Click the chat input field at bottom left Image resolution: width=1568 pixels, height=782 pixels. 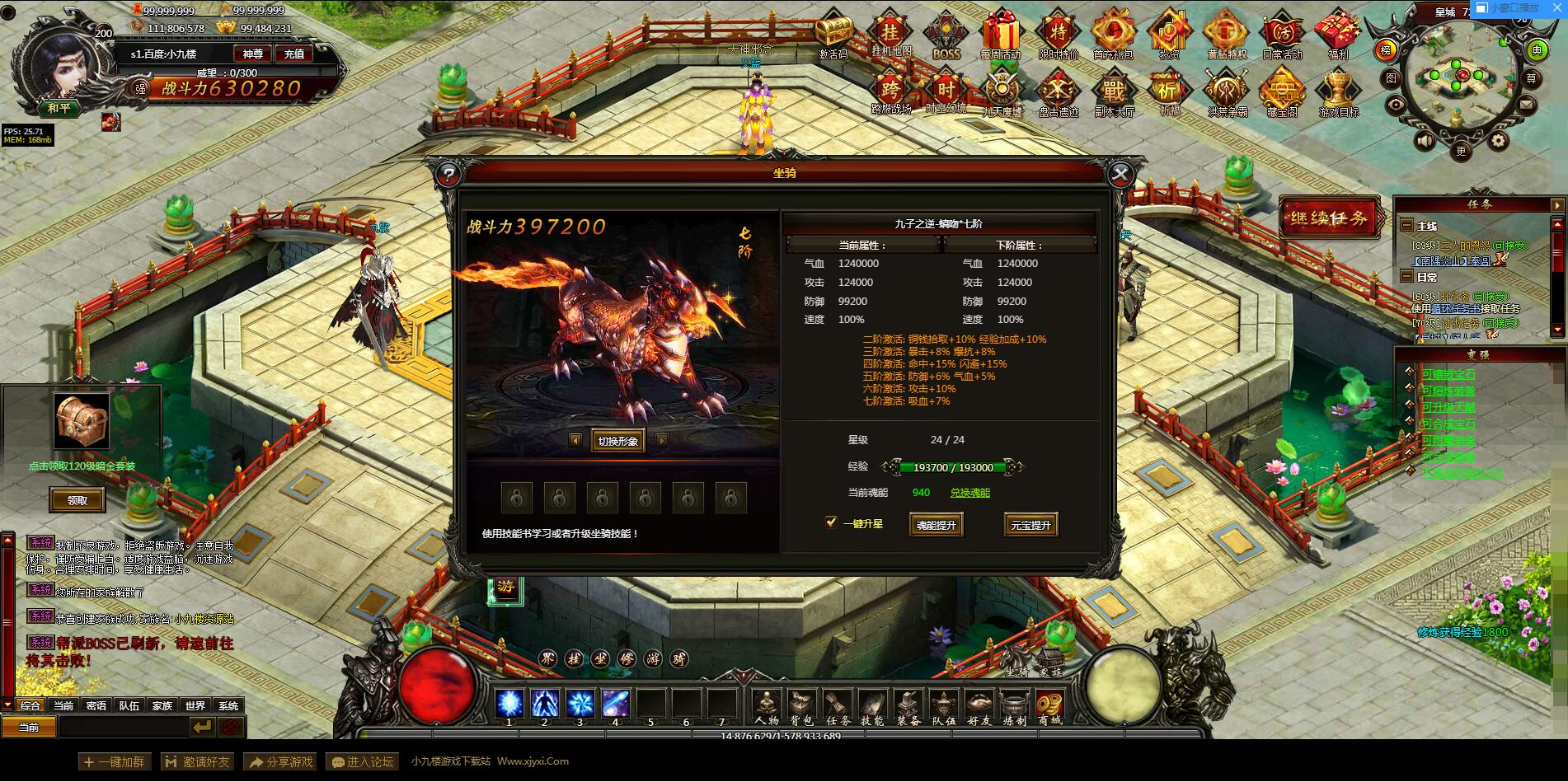point(124,728)
